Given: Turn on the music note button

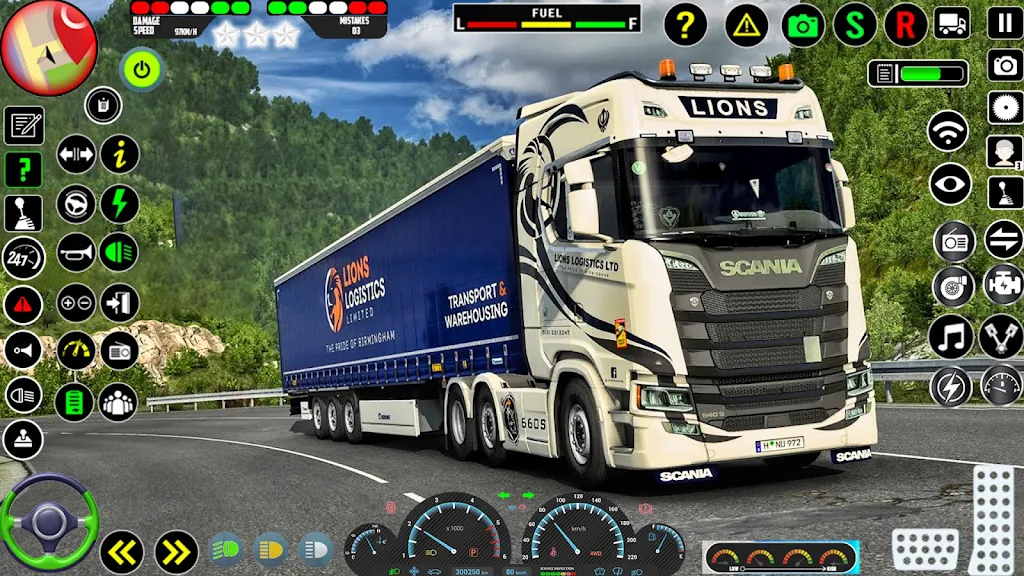Looking at the screenshot, I should click(x=950, y=336).
